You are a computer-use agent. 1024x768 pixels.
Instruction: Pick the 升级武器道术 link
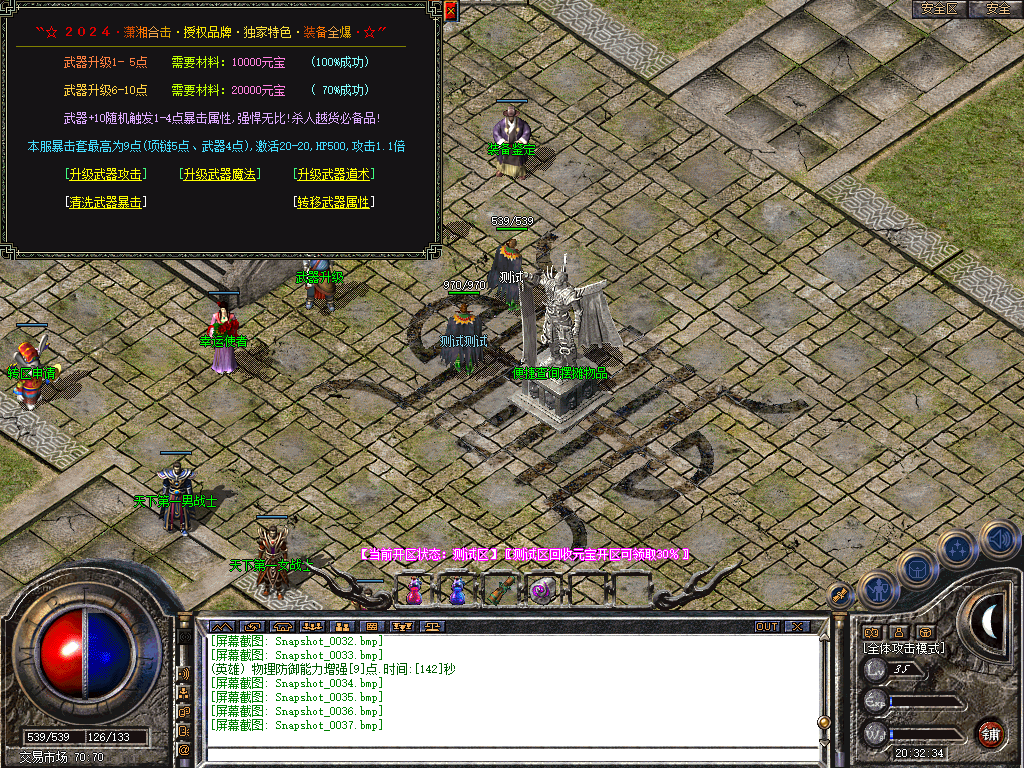click(334, 174)
